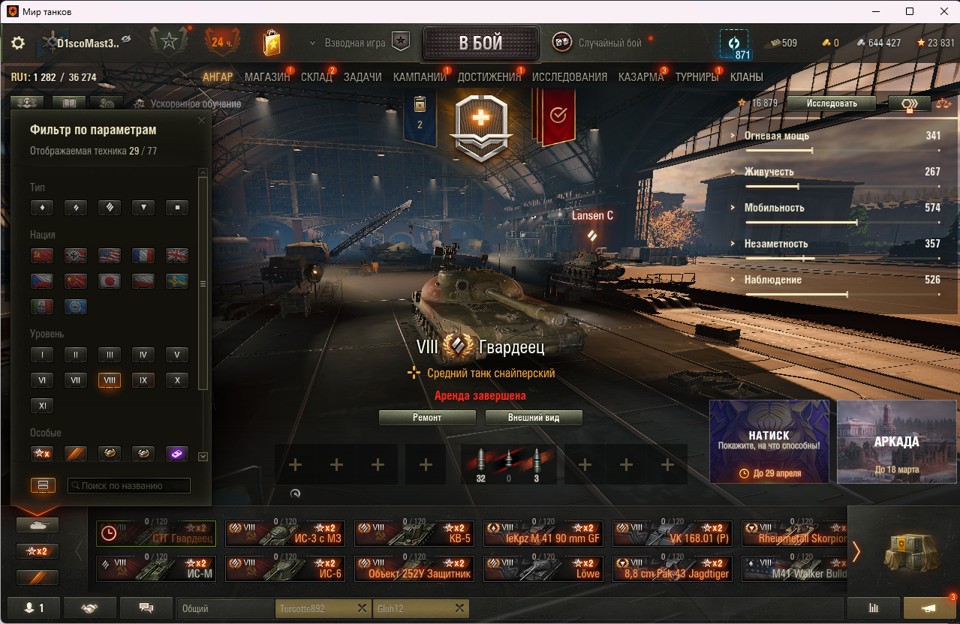
Task: Go to the ИССЛЕДОВАНИЯ tab
Action: point(569,77)
